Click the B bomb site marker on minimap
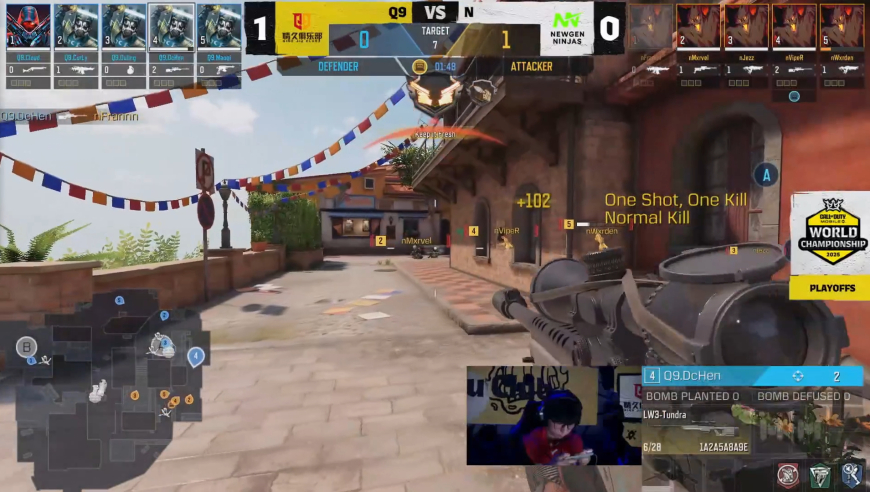This screenshot has width=870, height=492. pos(25,347)
